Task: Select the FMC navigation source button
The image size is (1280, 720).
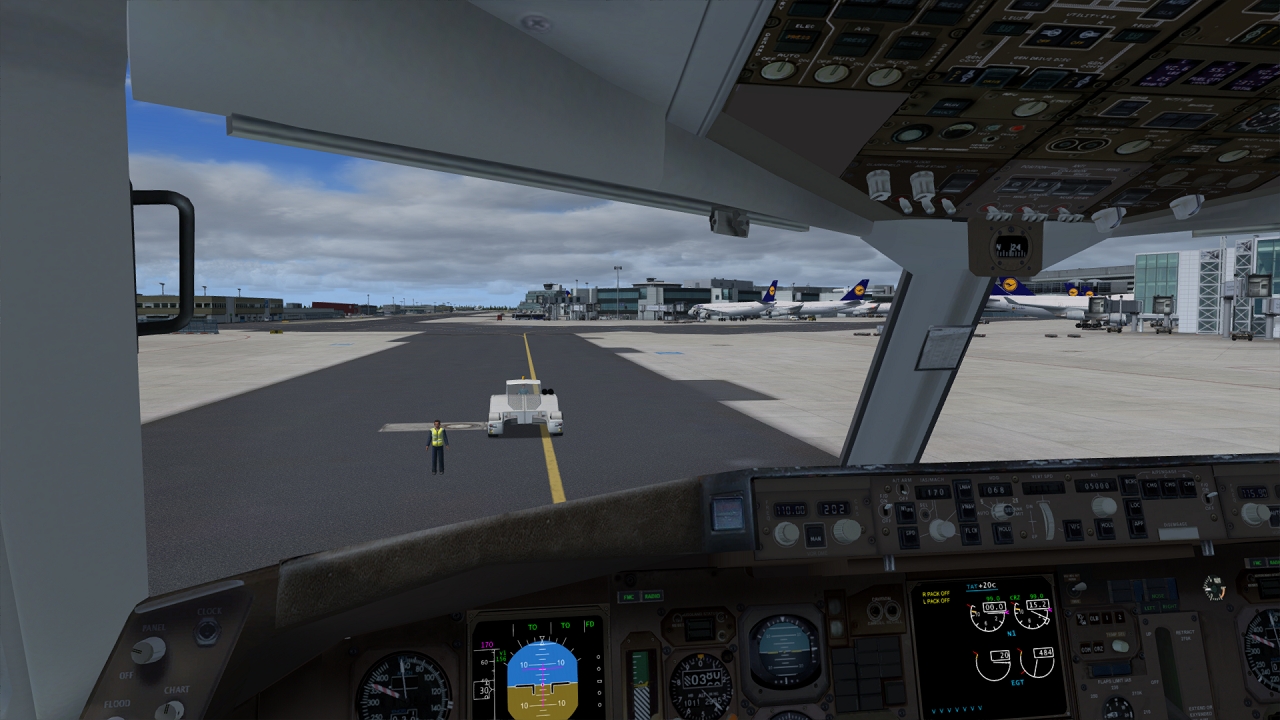Action: click(628, 597)
